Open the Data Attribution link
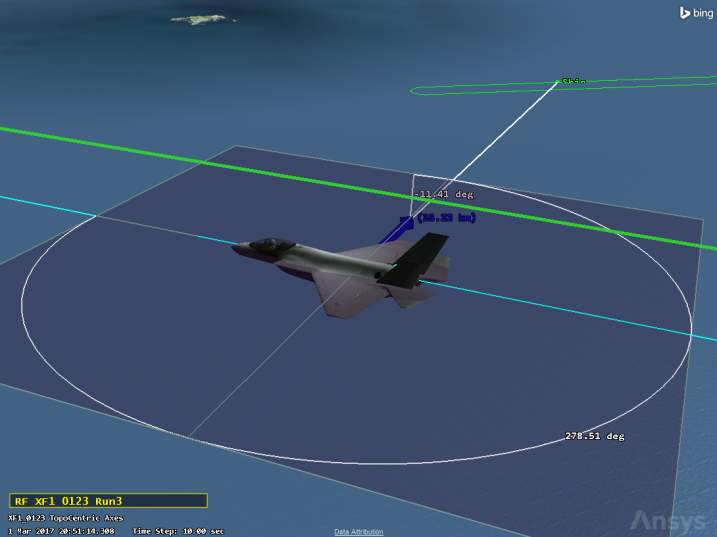Screen dimensions: 717x537 pos(358,532)
